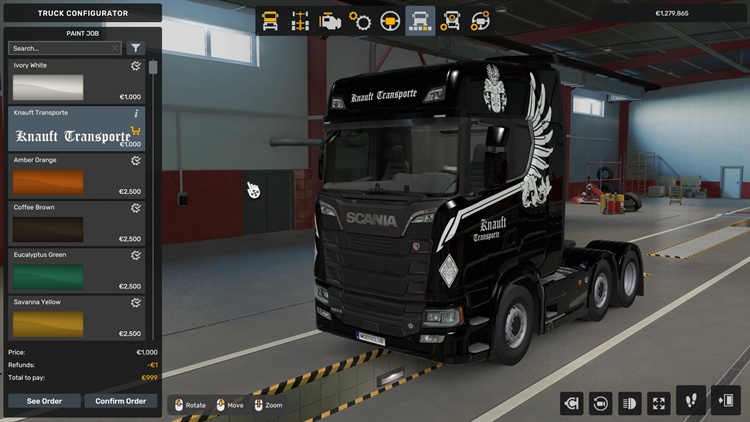Select the Ivory White paint job
The width and height of the screenshot is (750, 422).
point(76,82)
